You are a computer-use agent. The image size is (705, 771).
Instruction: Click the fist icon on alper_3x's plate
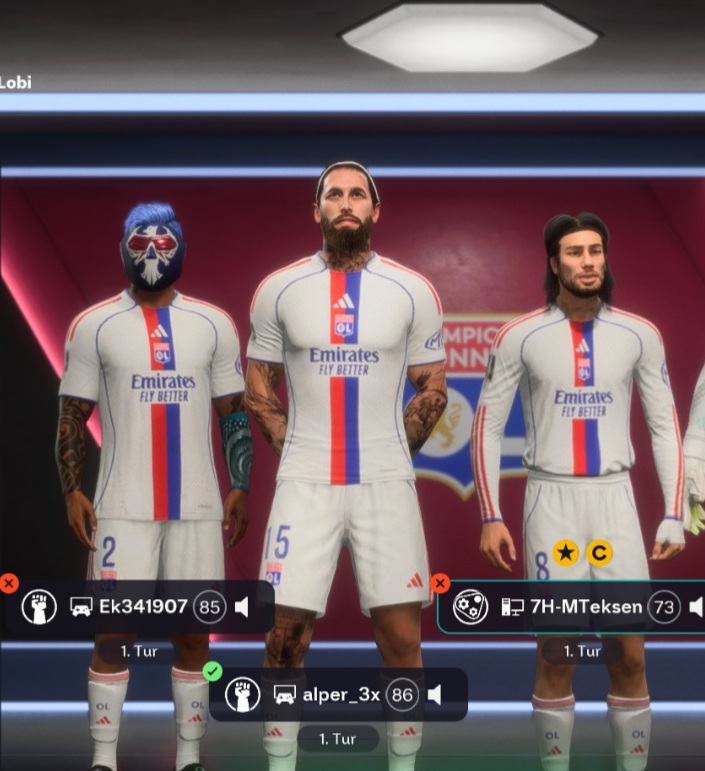243,694
